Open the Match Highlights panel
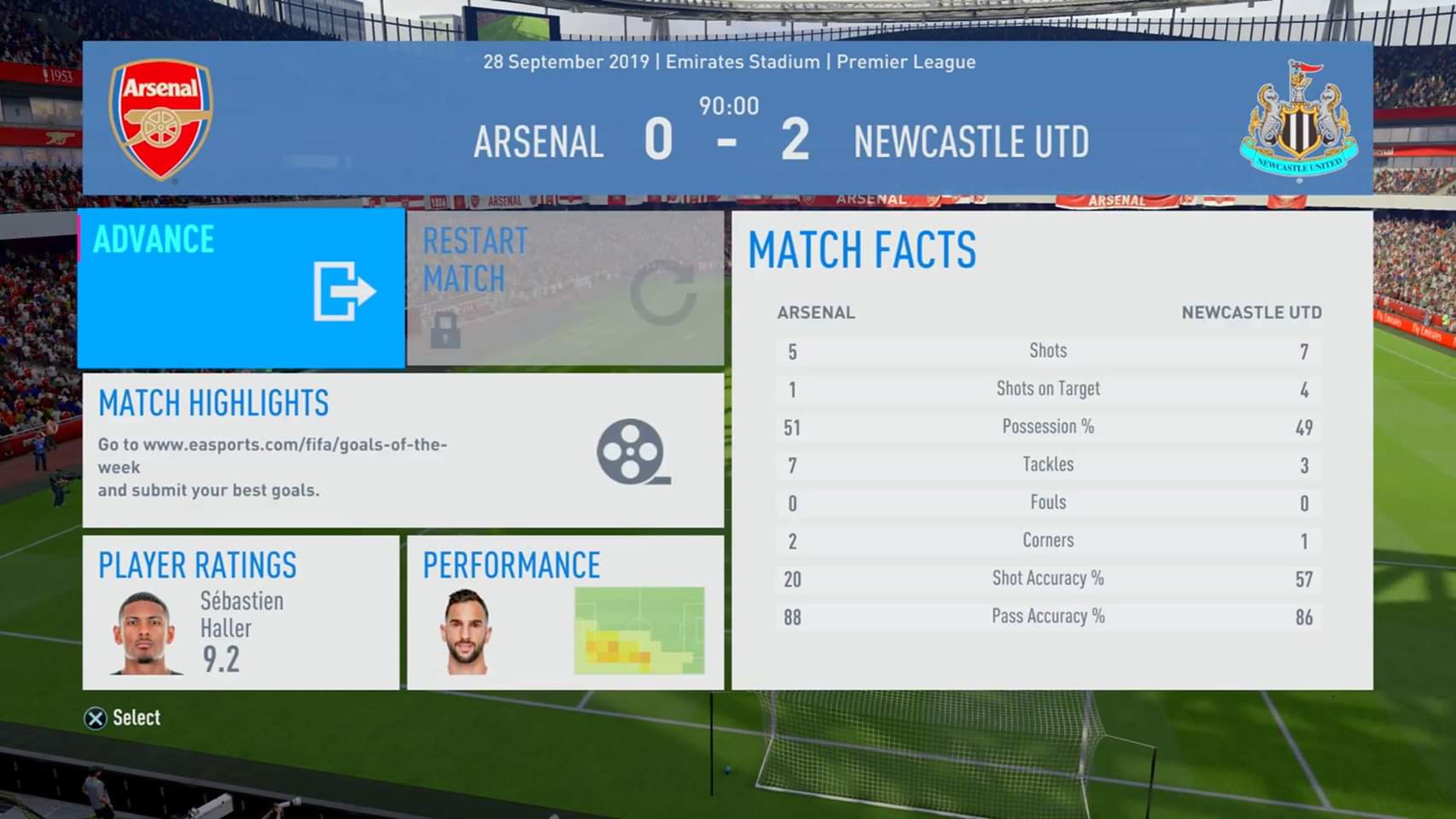The height and width of the screenshot is (819, 1456). [x=403, y=450]
